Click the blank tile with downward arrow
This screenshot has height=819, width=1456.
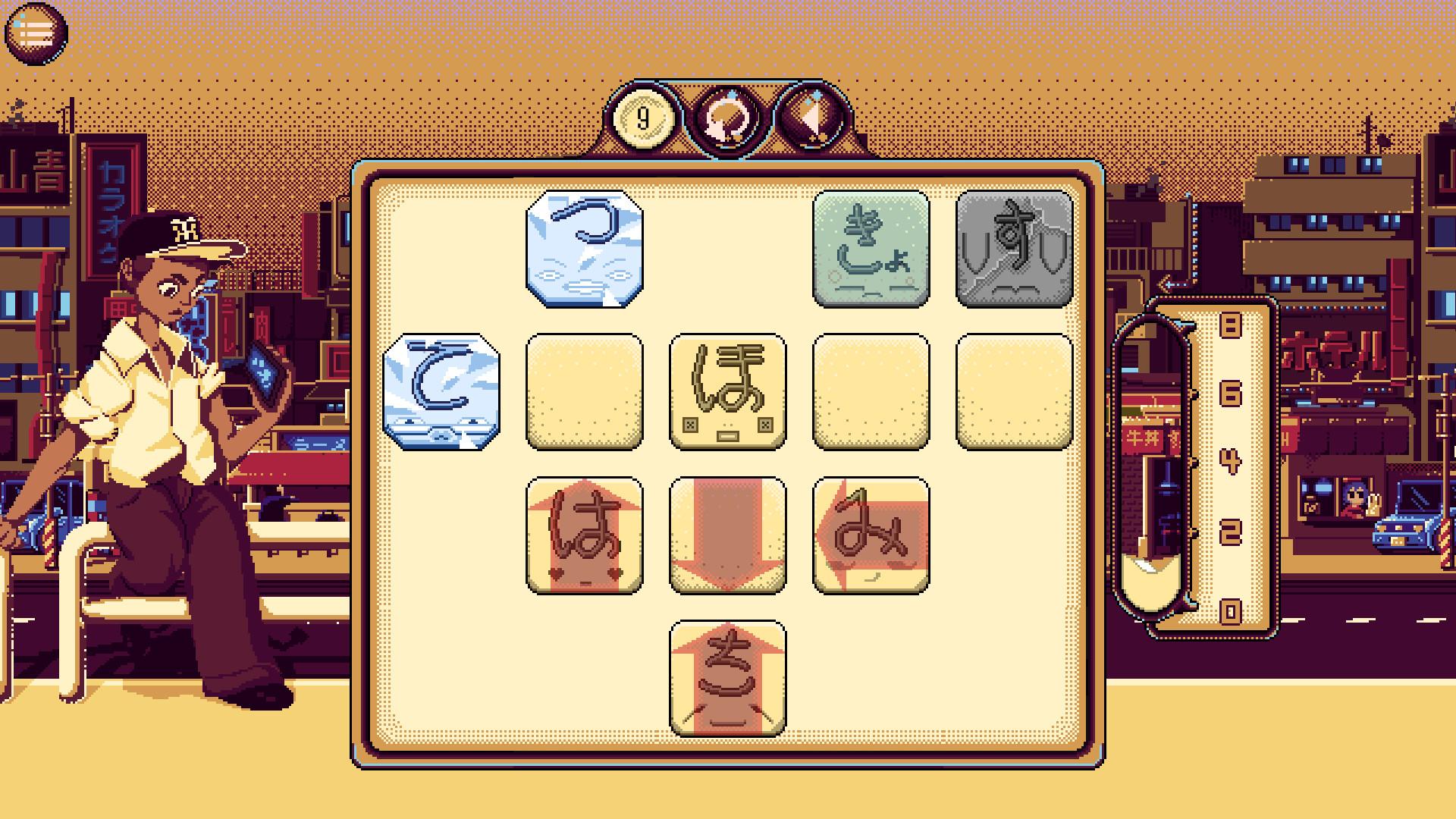coord(728,535)
